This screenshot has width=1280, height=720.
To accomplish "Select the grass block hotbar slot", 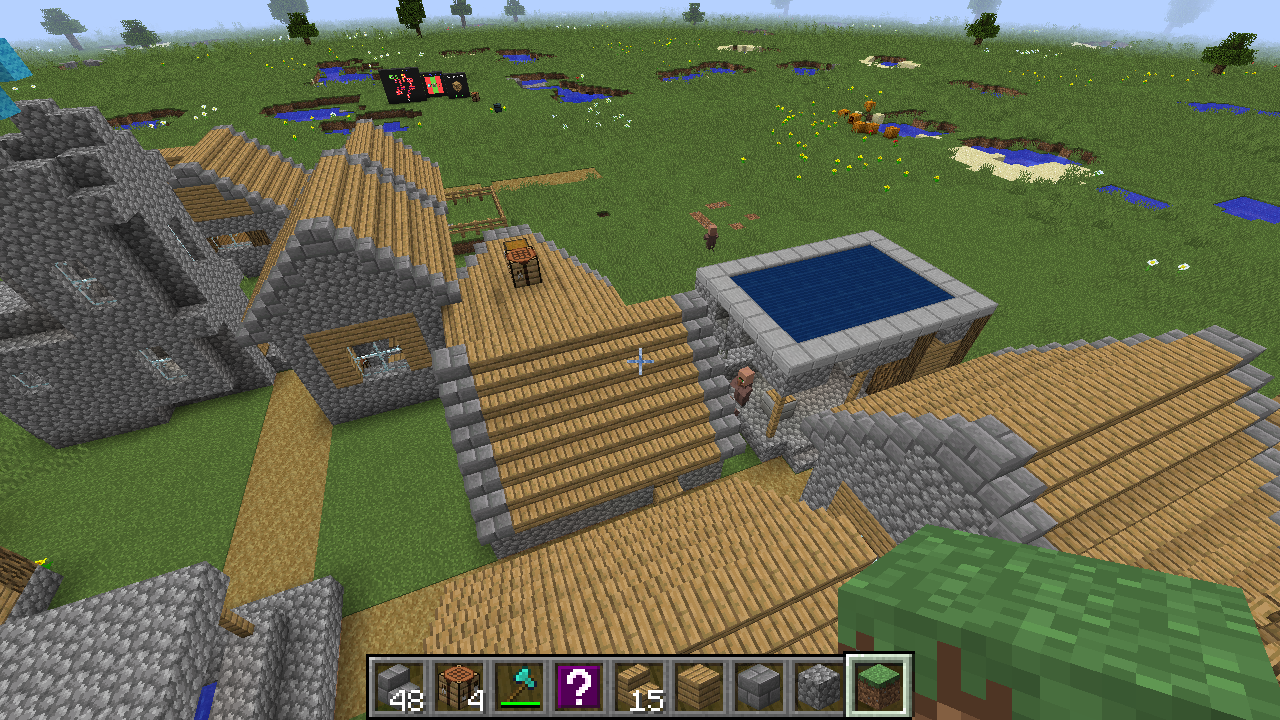I will tap(879, 687).
